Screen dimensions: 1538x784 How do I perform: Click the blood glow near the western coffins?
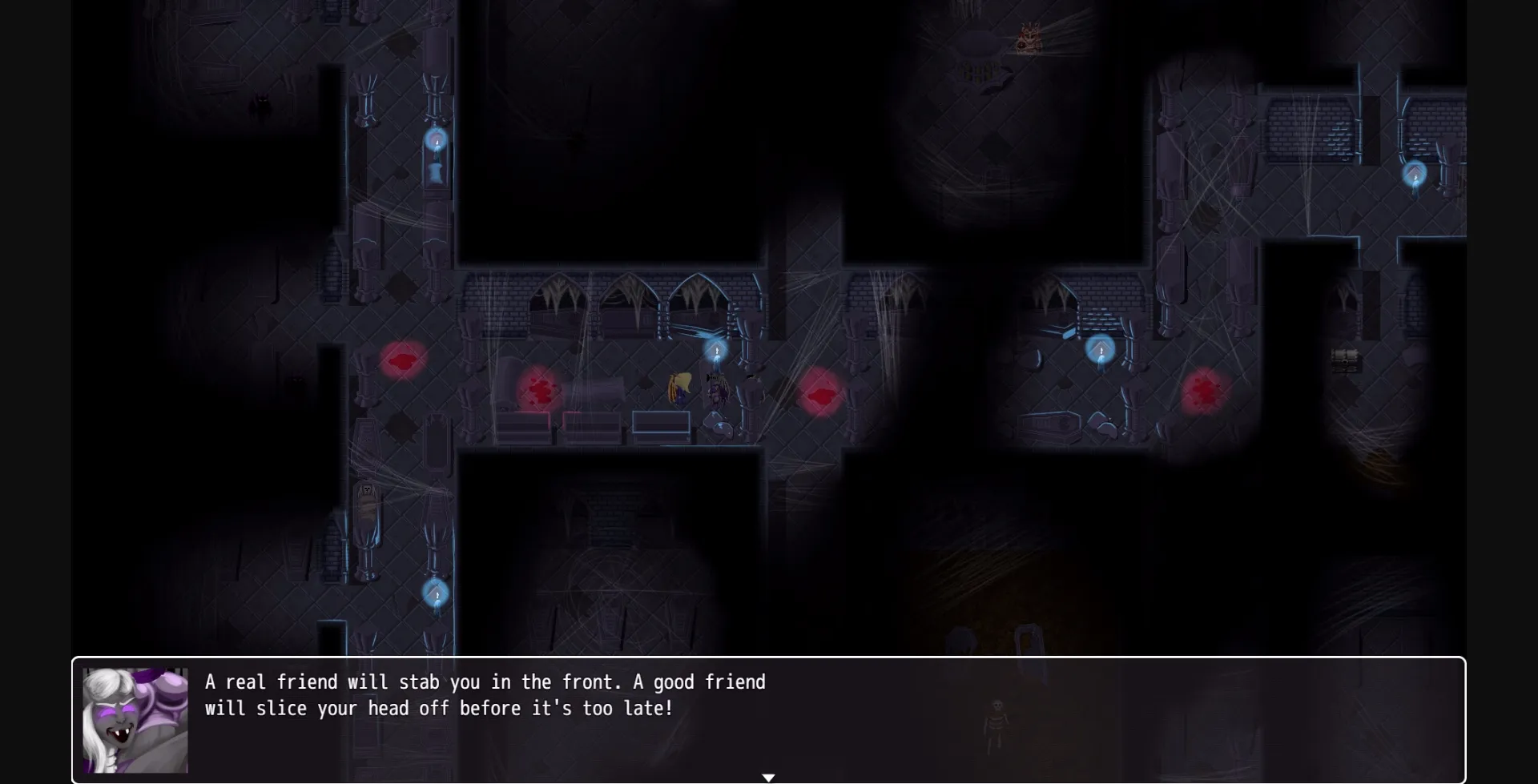click(x=403, y=360)
